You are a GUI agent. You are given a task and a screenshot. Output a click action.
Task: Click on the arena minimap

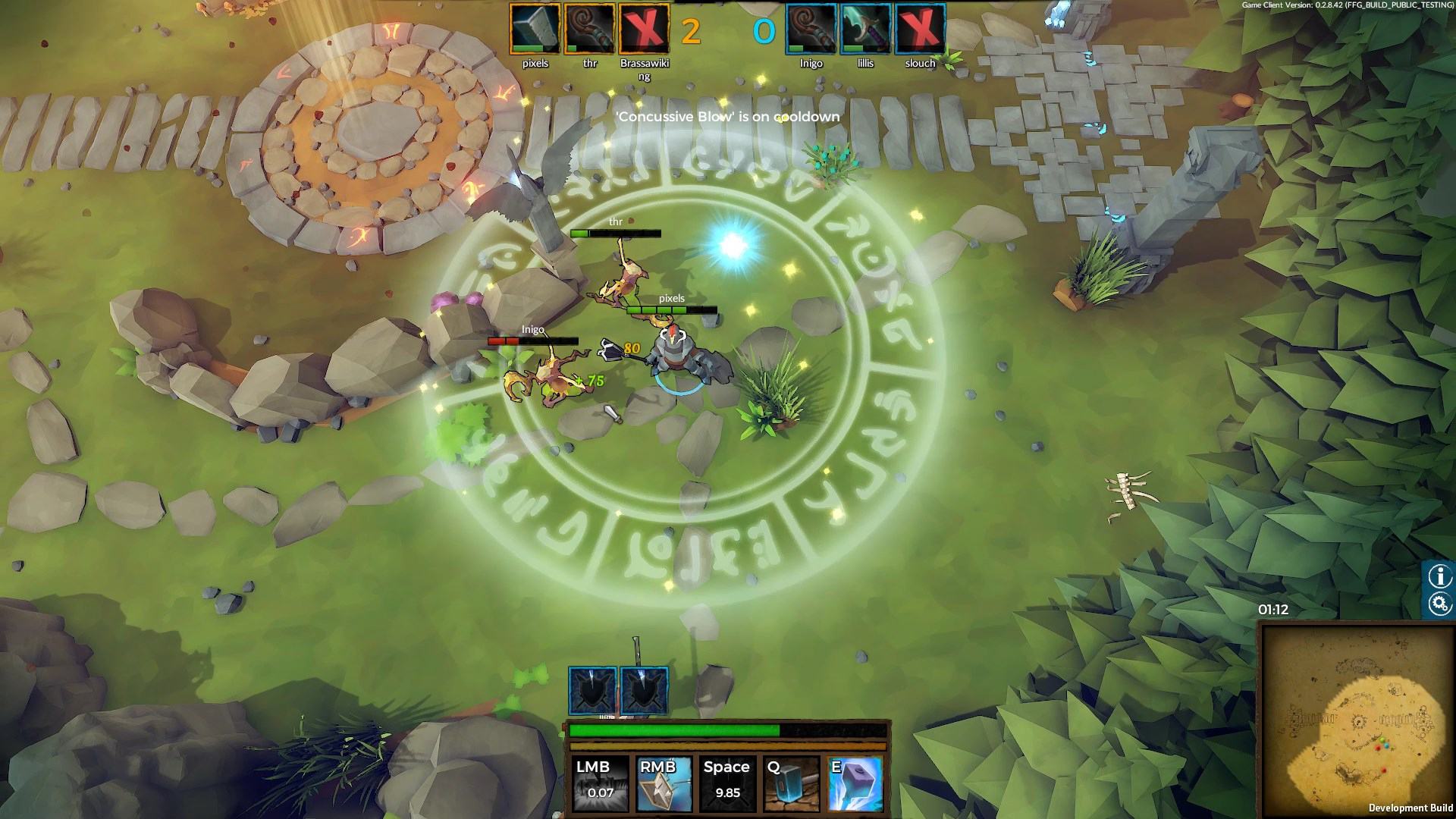pyautogui.click(x=1356, y=720)
